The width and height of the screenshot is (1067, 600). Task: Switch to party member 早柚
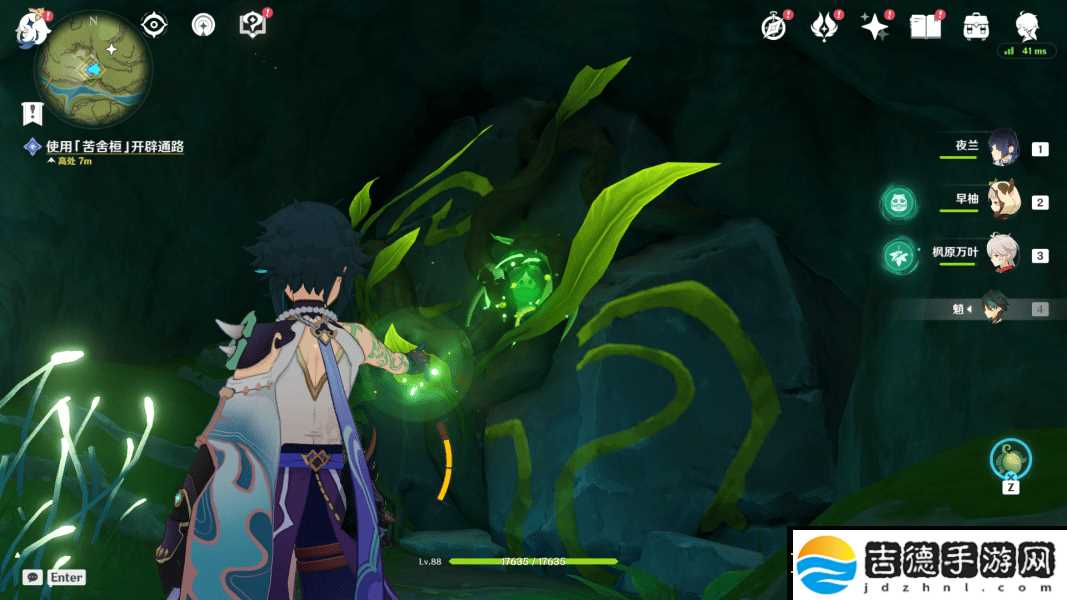click(1001, 201)
